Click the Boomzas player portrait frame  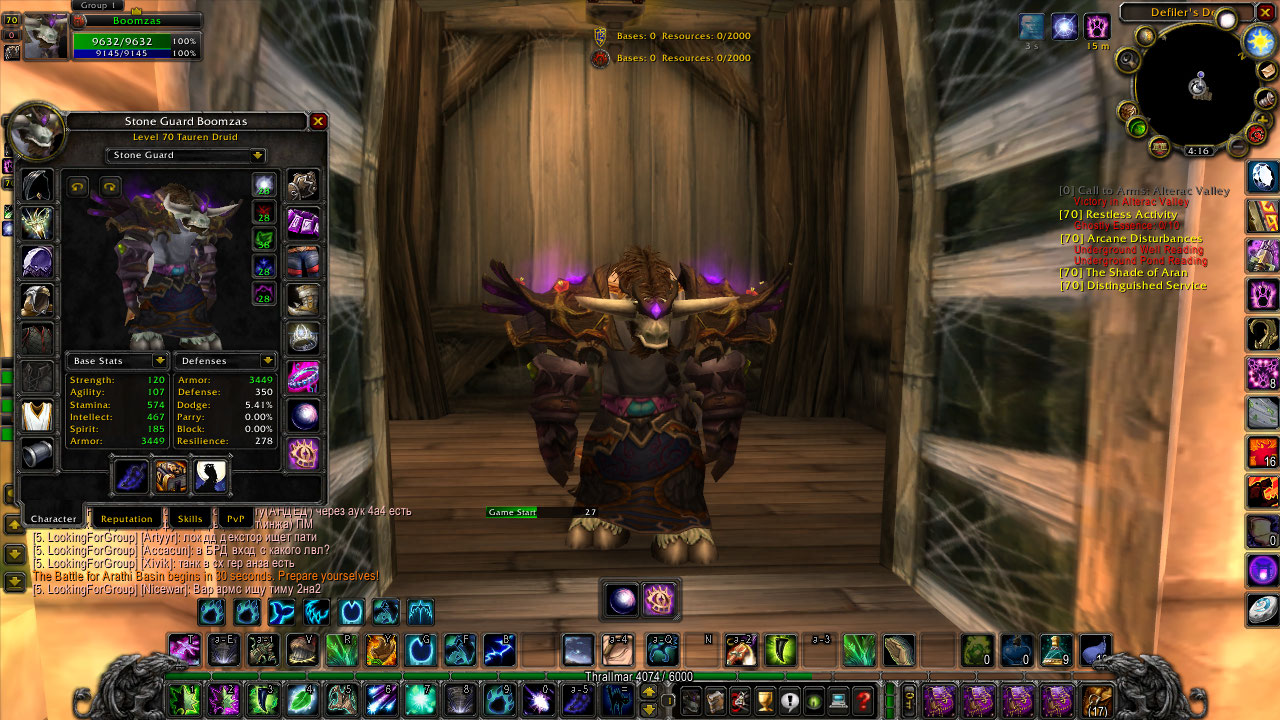coord(44,36)
